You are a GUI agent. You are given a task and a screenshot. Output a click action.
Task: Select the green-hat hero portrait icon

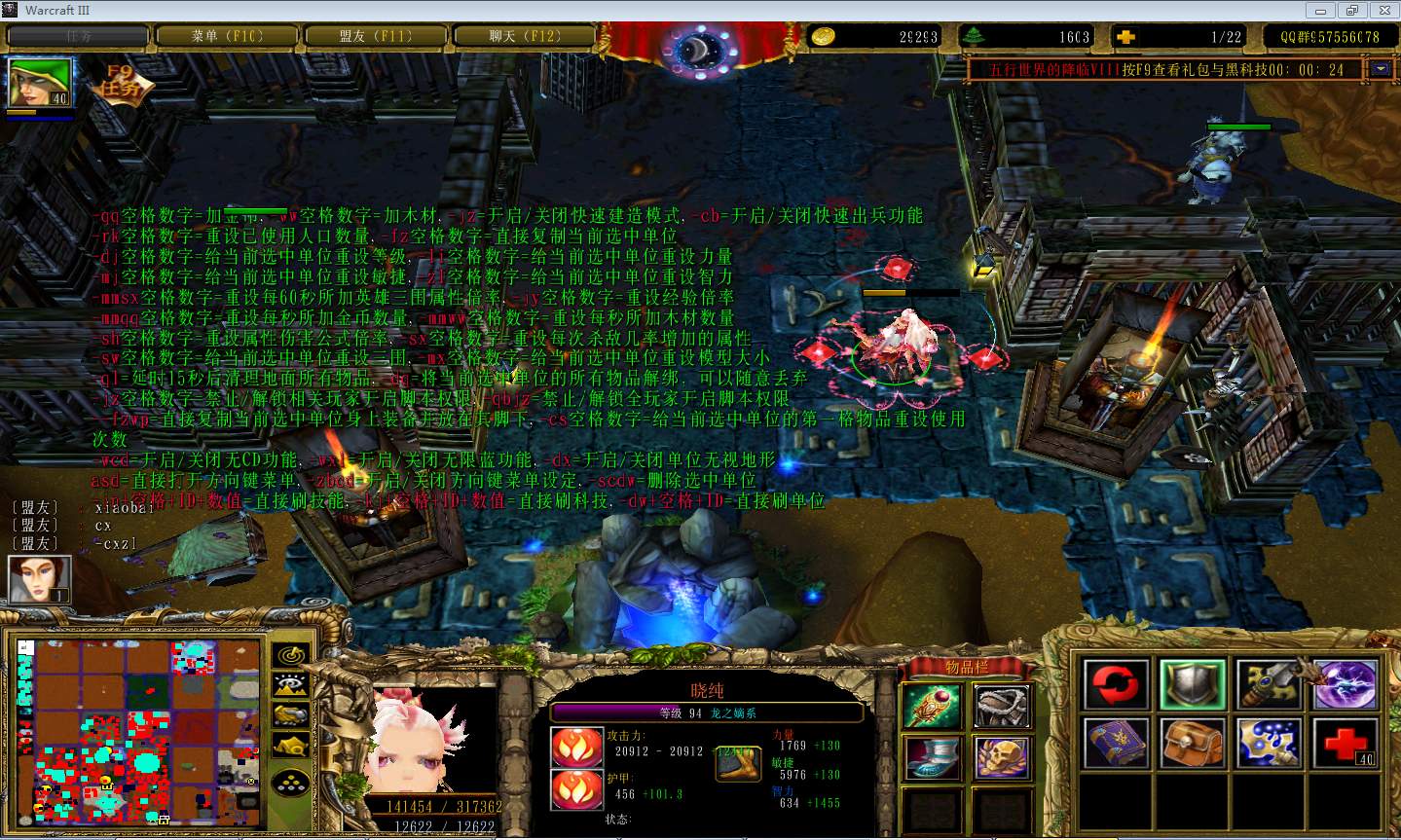click(x=40, y=84)
